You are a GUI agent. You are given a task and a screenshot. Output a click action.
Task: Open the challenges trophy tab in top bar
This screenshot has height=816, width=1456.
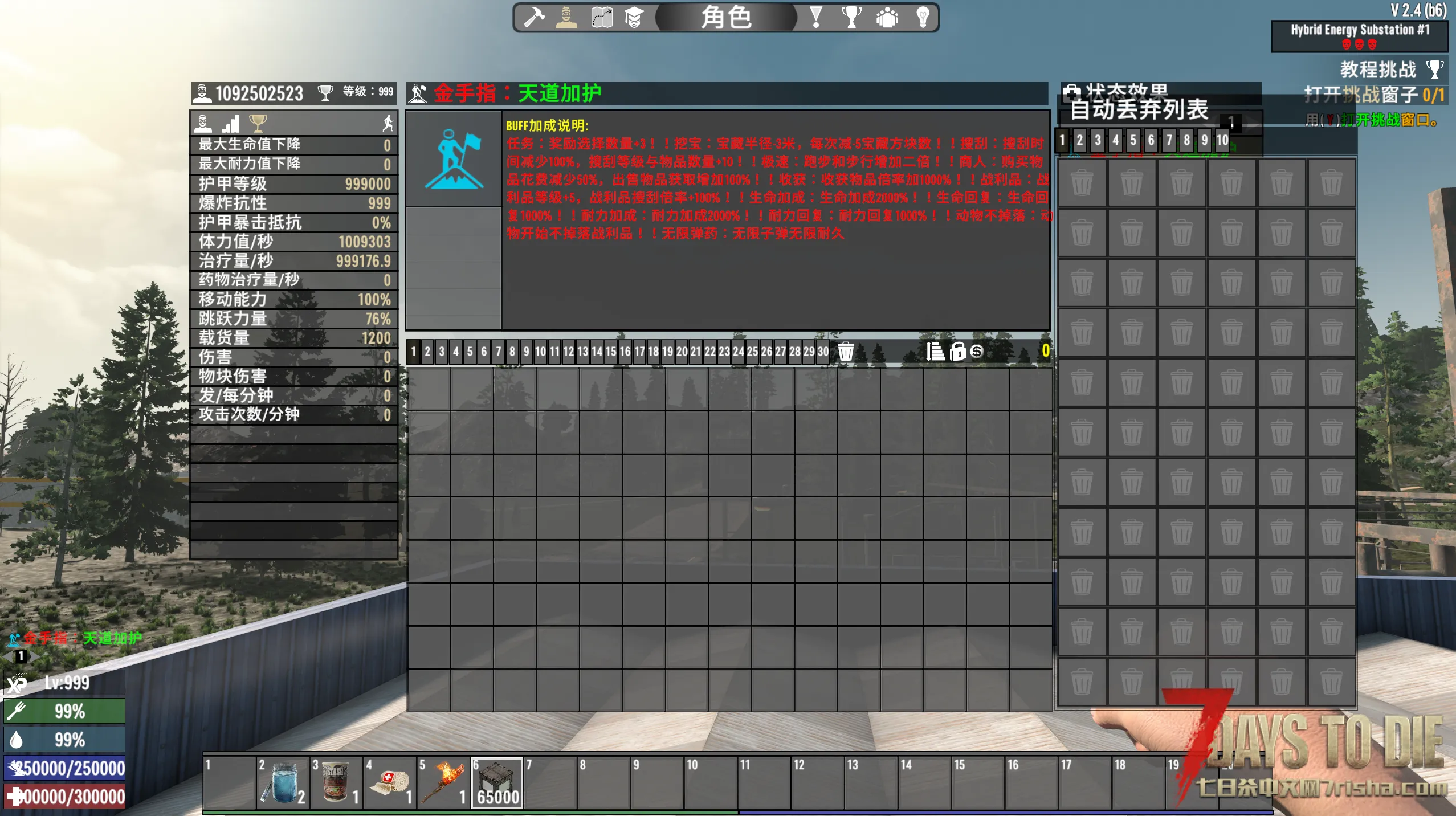[851, 17]
